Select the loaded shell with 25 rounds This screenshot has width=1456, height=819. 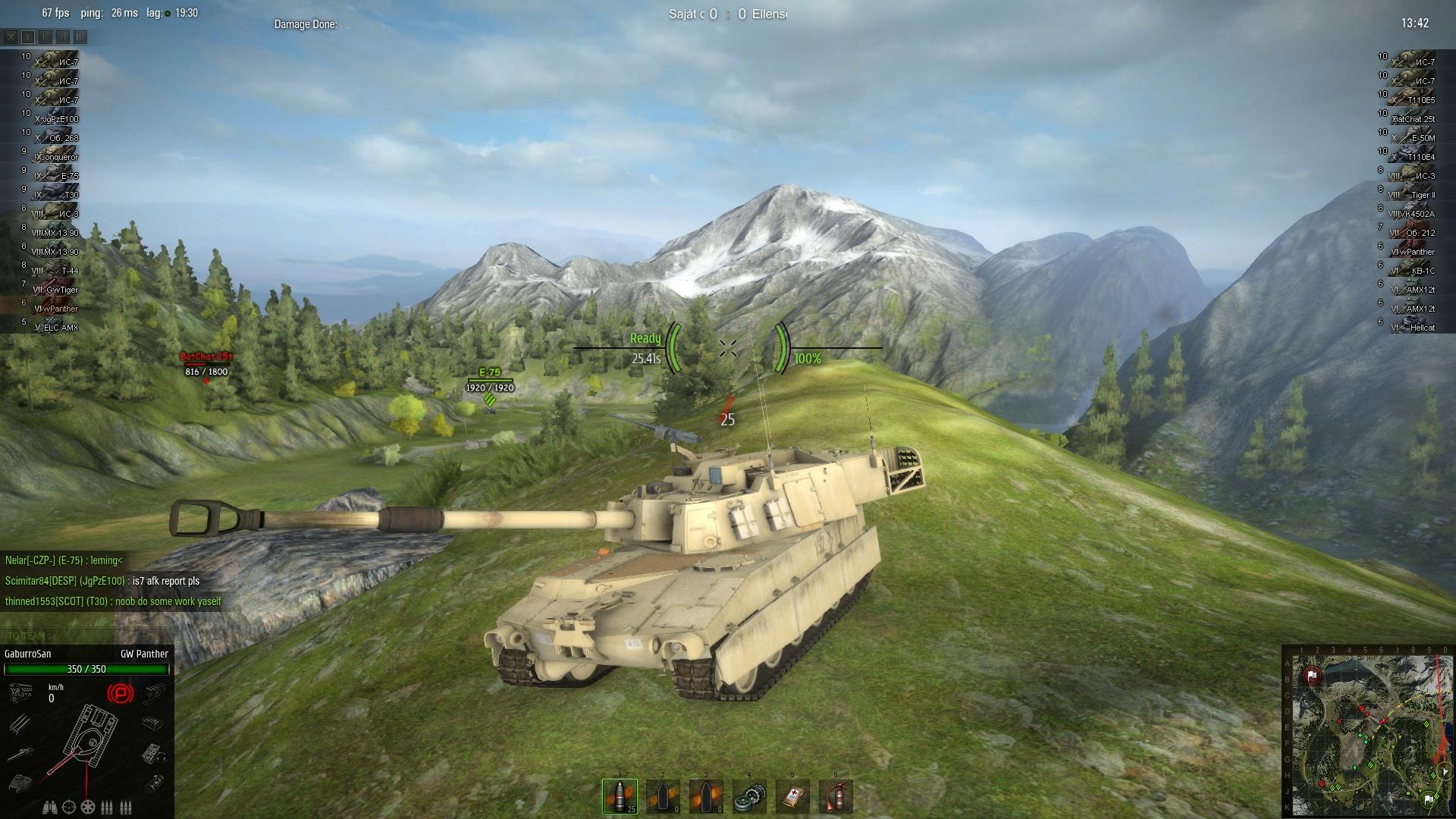(620, 796)
